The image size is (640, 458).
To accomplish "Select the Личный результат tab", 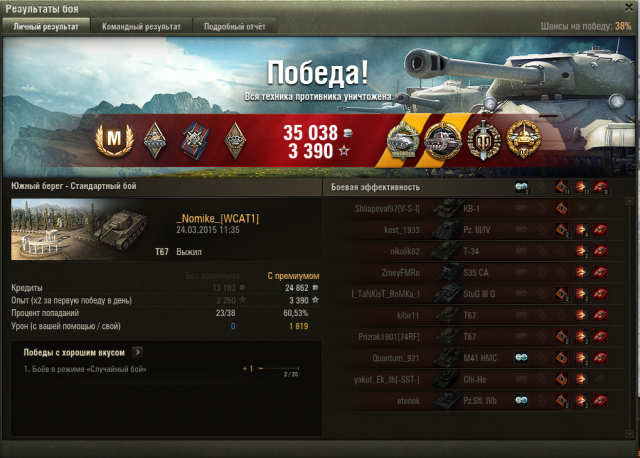I will tap(44, 27).
